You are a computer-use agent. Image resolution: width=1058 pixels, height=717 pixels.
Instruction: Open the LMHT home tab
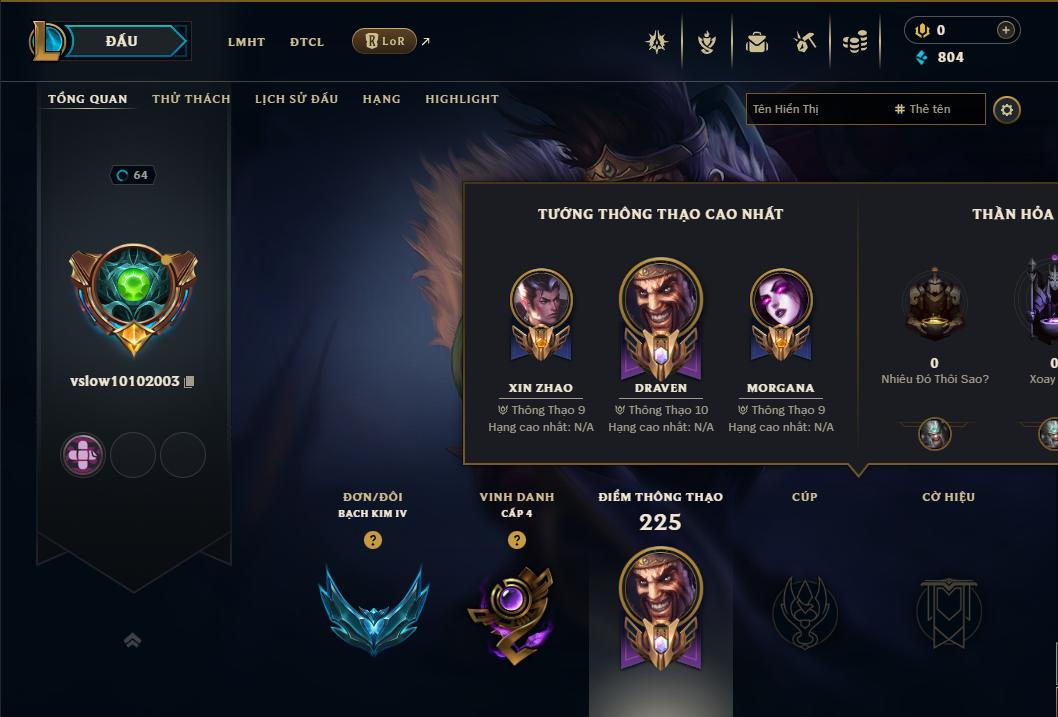[246, 42]
